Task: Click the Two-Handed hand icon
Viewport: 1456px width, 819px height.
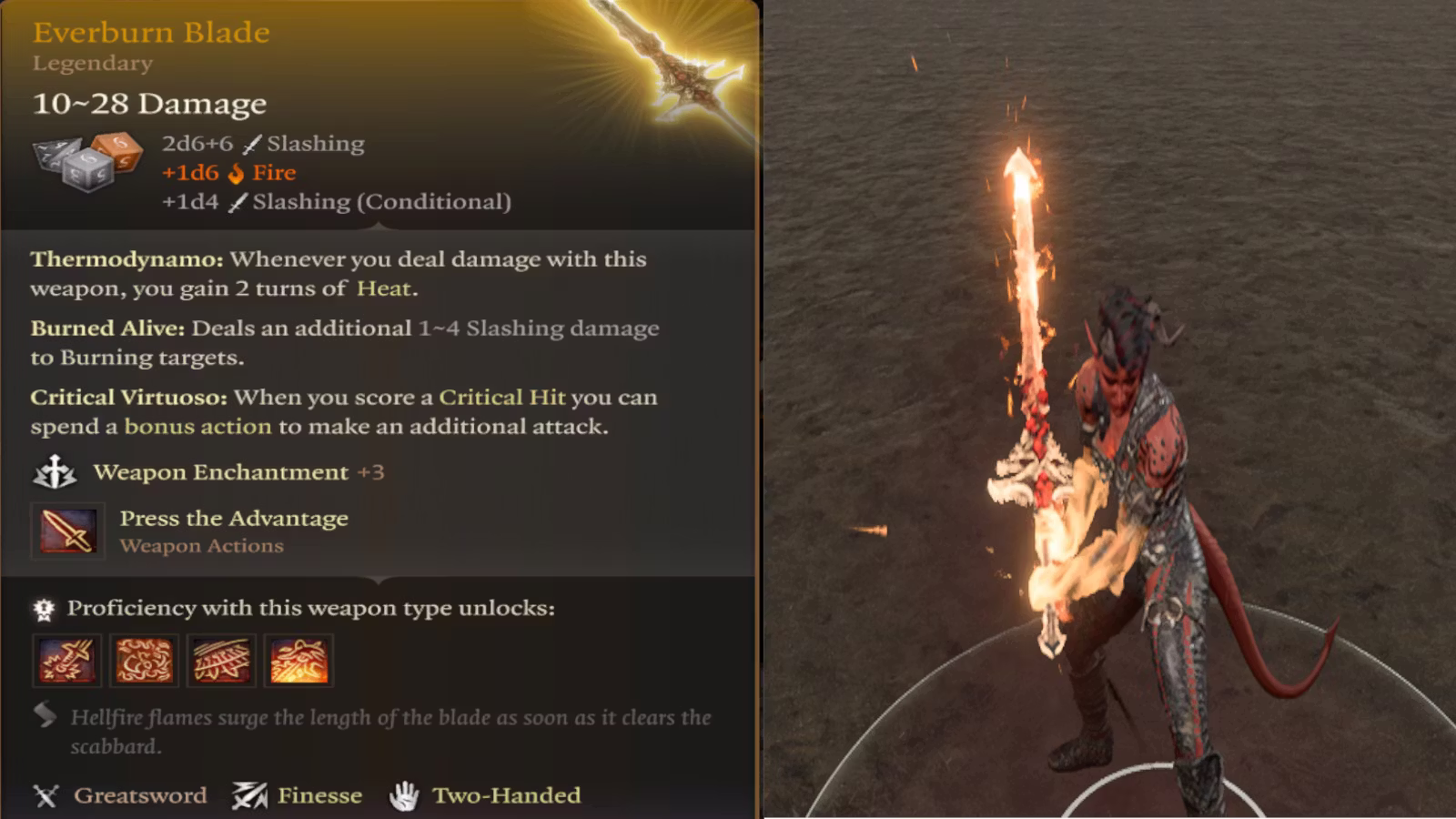Action: [409, 794]
